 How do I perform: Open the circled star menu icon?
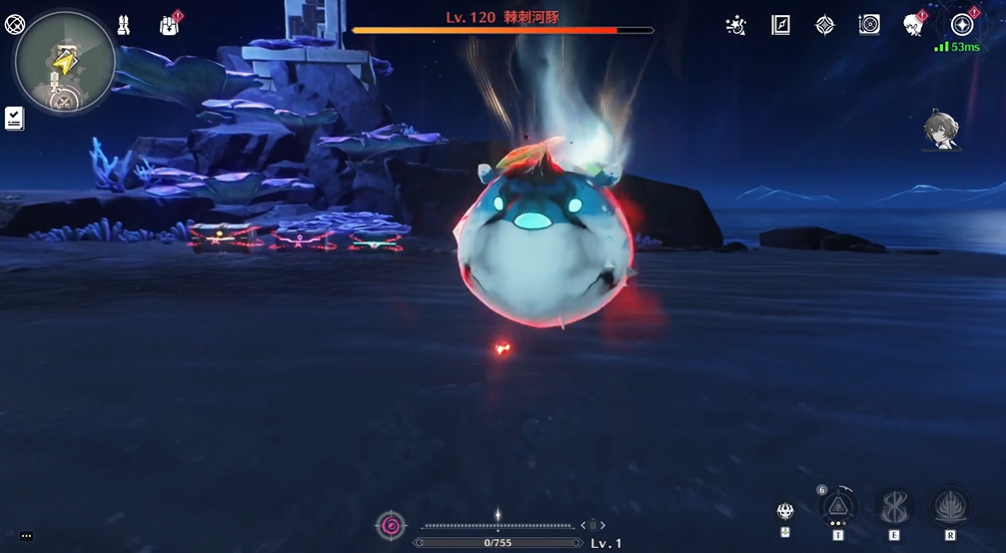962,25
